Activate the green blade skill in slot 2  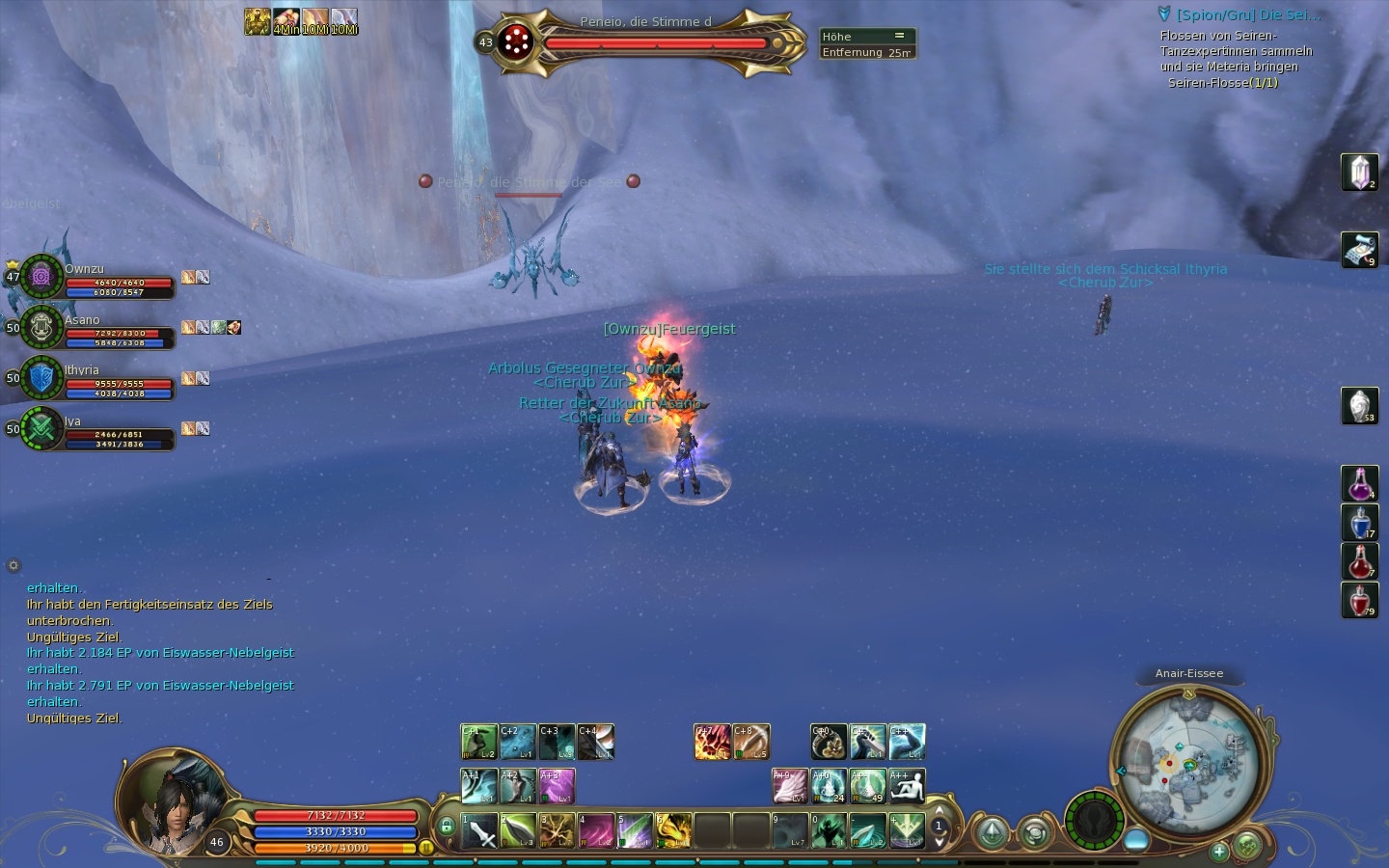(x=518, y=830)
